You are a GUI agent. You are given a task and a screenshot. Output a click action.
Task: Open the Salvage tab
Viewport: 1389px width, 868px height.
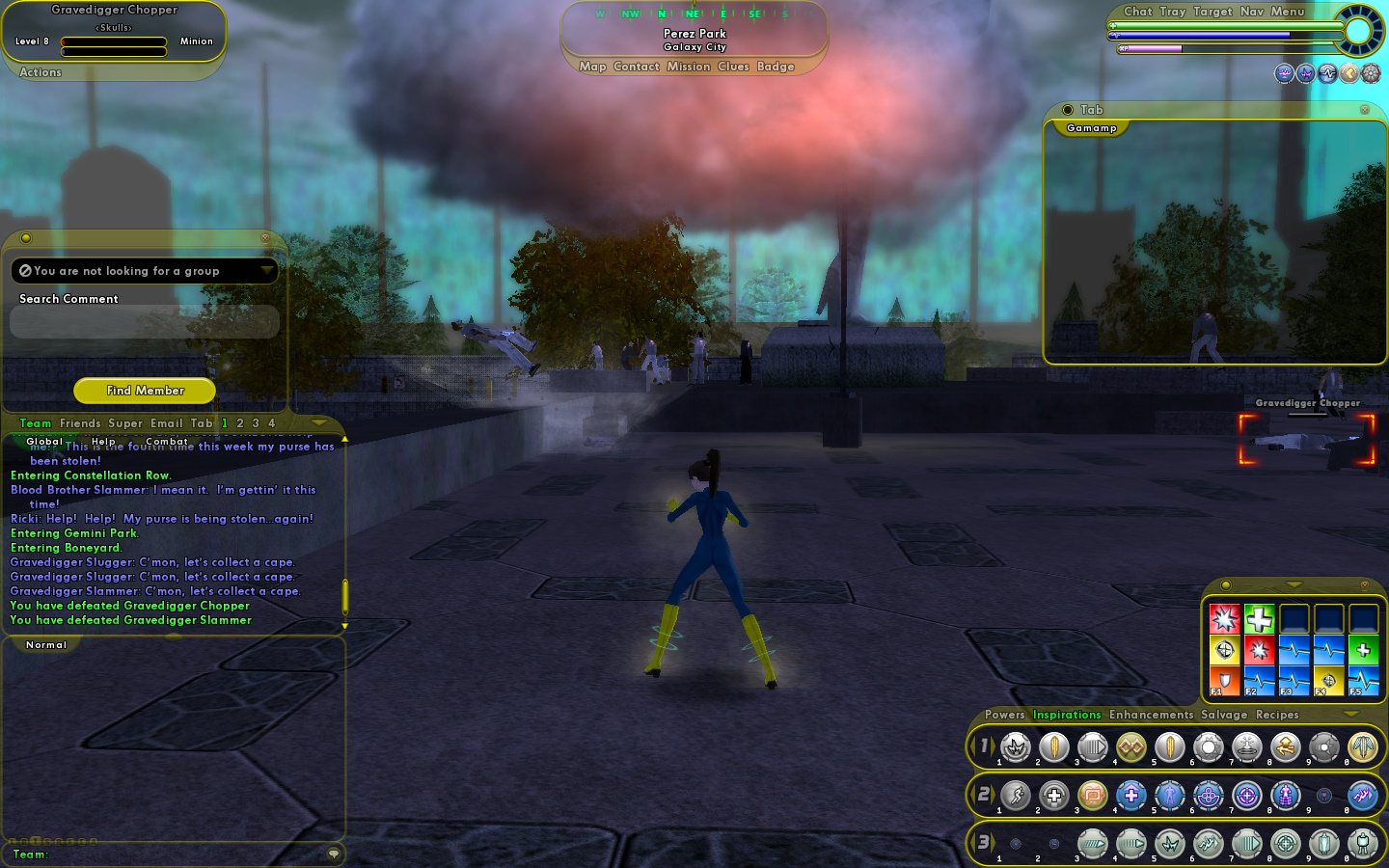tap(1224, 715)
